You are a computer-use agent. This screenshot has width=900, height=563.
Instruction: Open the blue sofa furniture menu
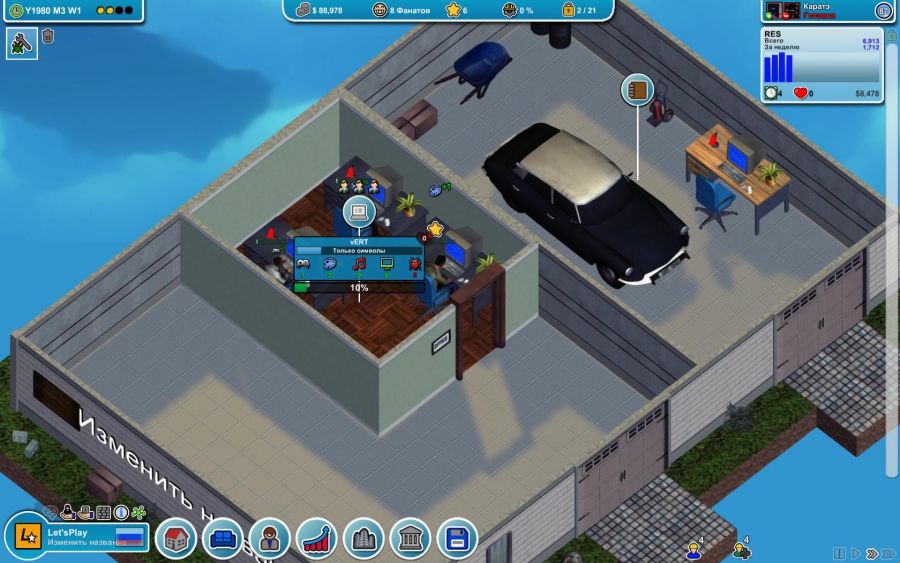(223, 539)
